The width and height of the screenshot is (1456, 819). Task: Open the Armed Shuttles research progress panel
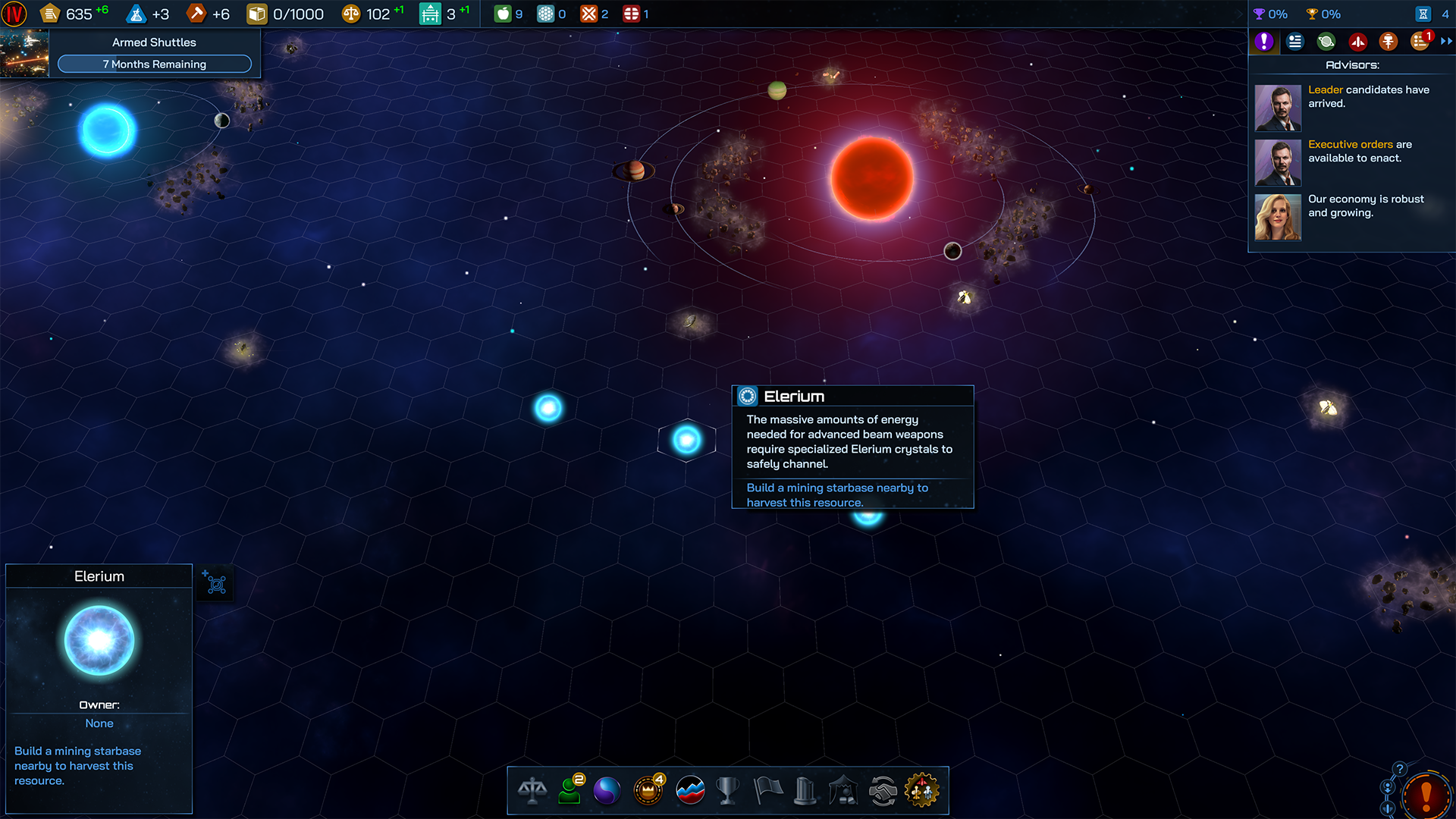tap(154, 53)
